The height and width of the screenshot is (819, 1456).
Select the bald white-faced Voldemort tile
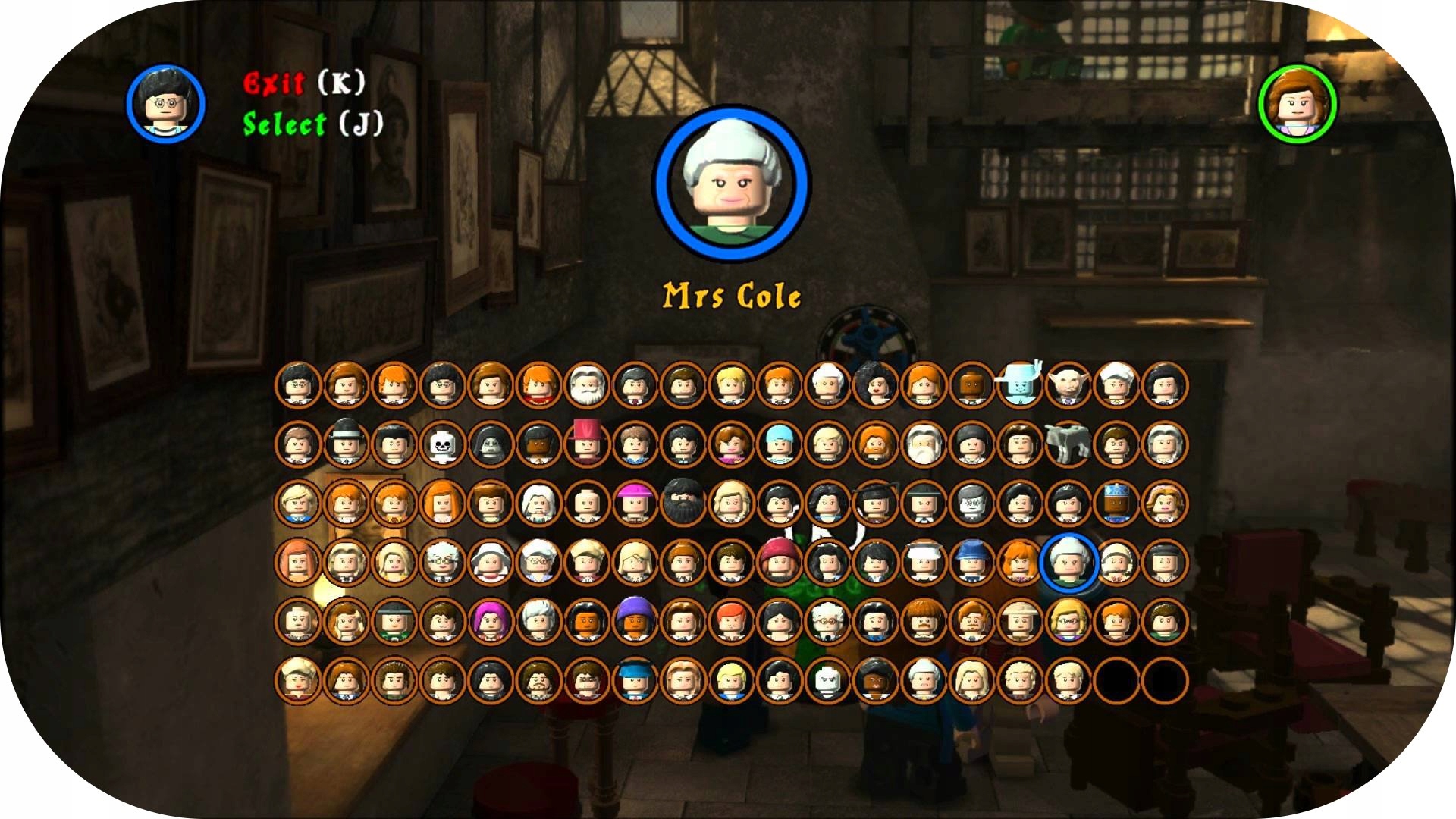point(827,680)
